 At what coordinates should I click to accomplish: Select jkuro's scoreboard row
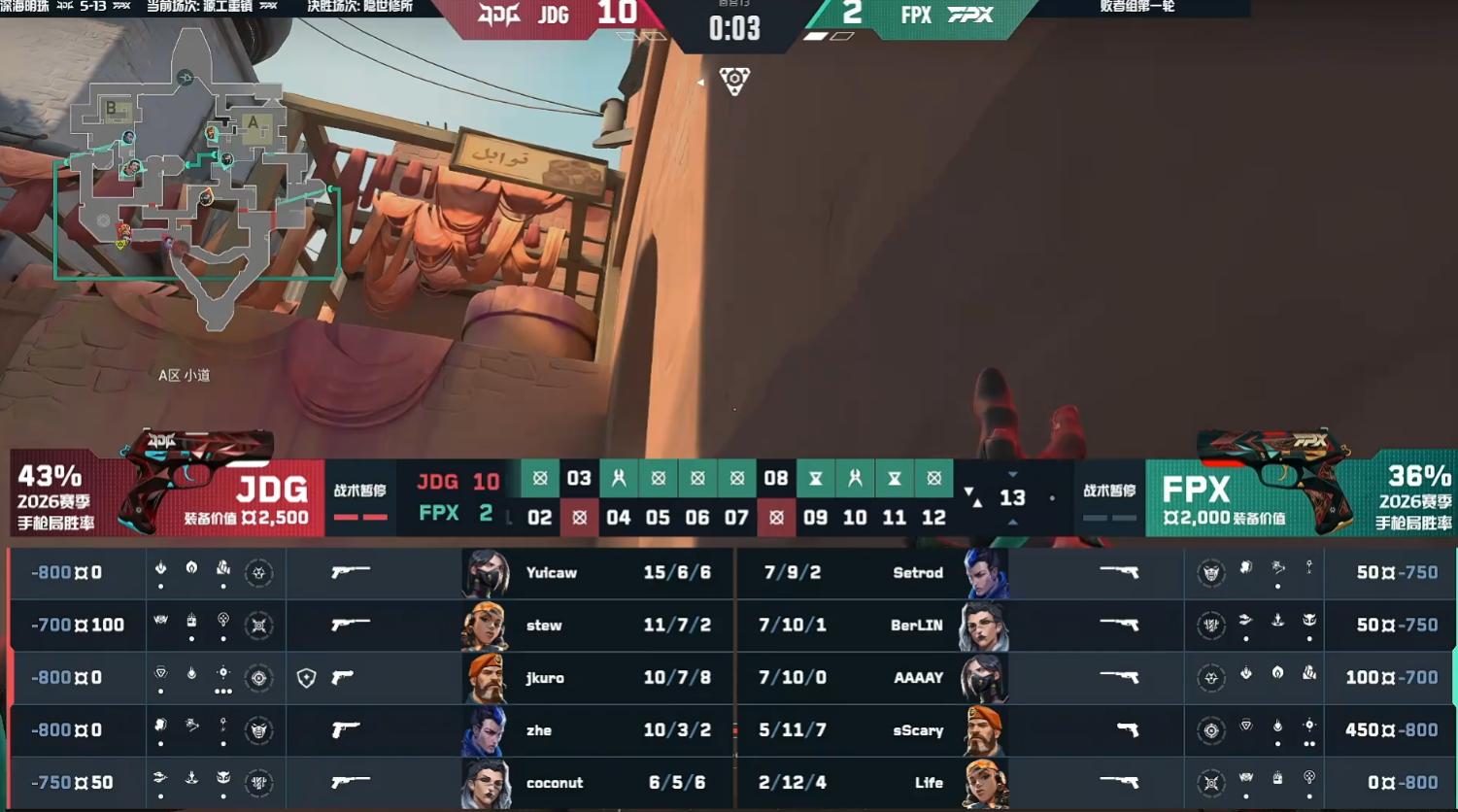pyautogui.click(x=544, y=678)
